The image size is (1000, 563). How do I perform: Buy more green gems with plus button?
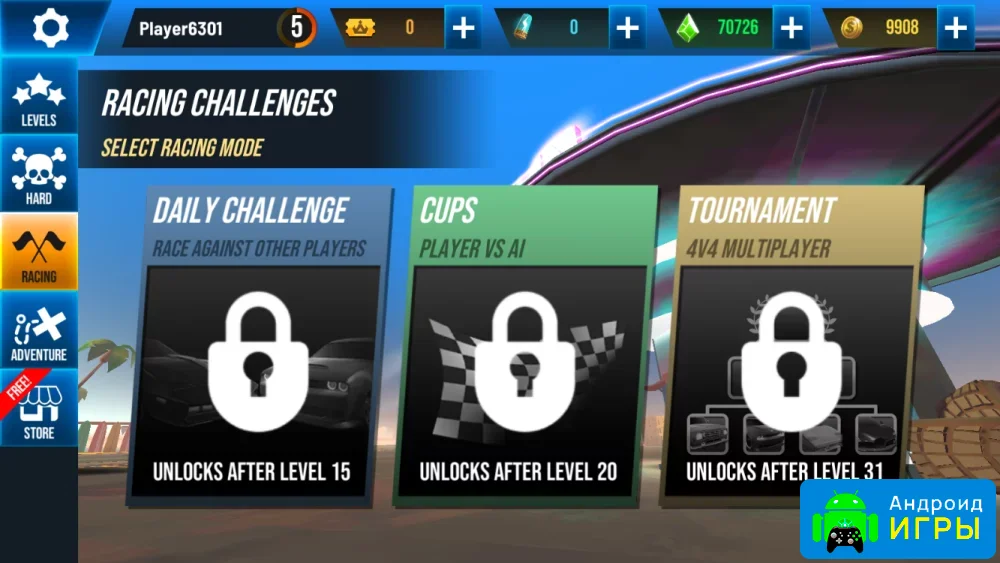pyautogui.click(x=791, y=28)
